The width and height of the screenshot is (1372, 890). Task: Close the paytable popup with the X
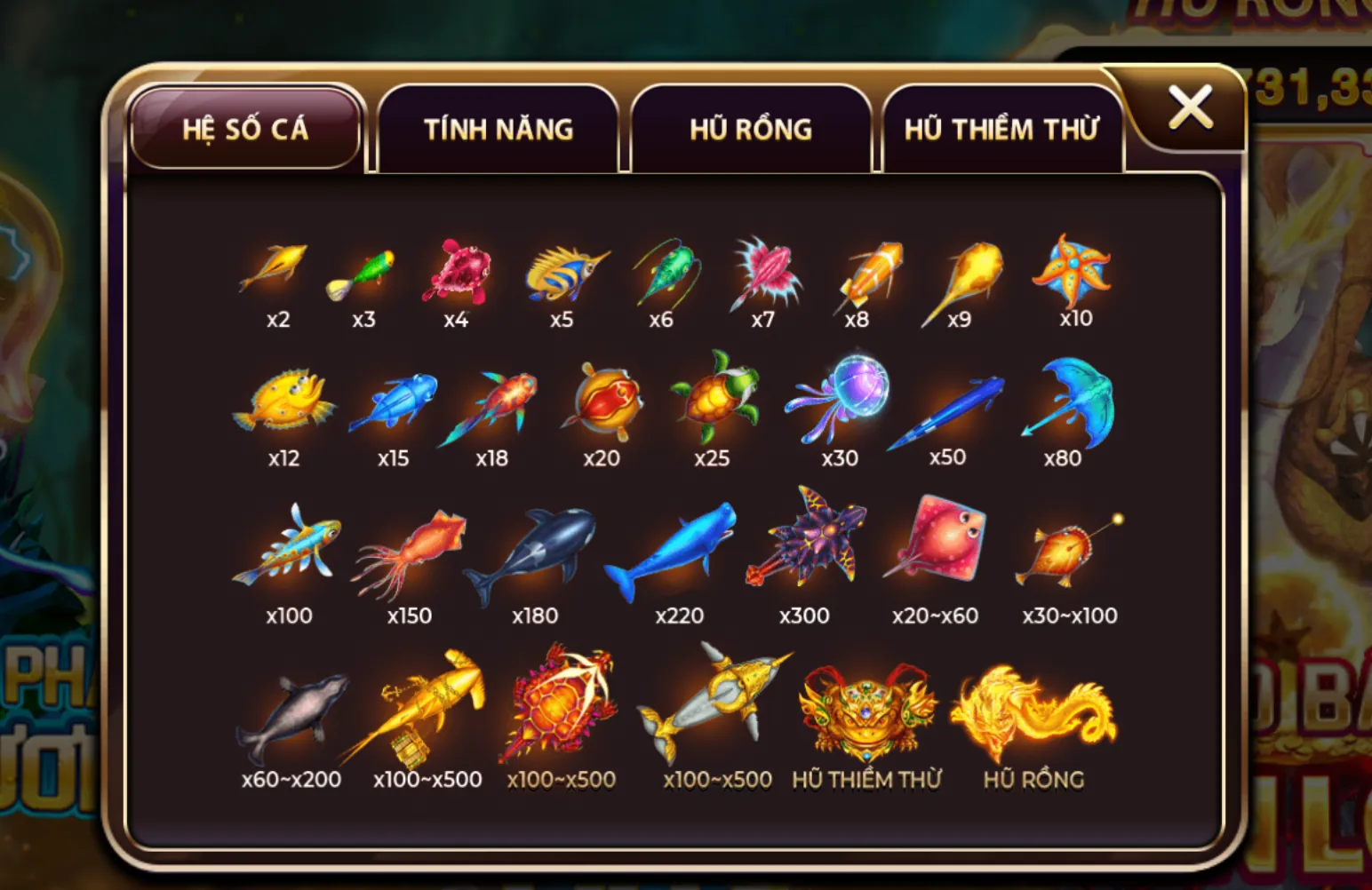[1191, 107]
